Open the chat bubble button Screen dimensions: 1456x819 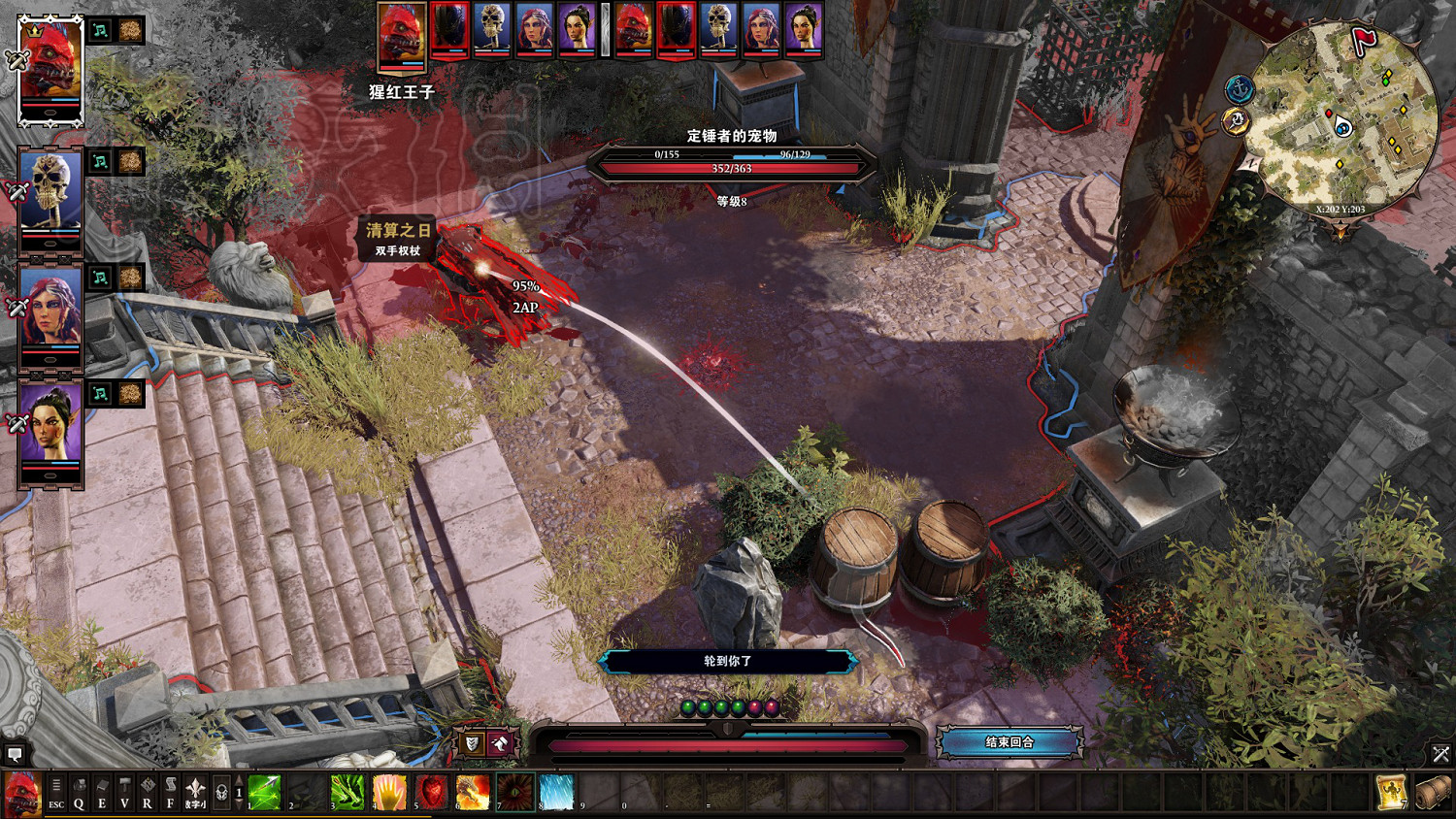click(15, 753)
